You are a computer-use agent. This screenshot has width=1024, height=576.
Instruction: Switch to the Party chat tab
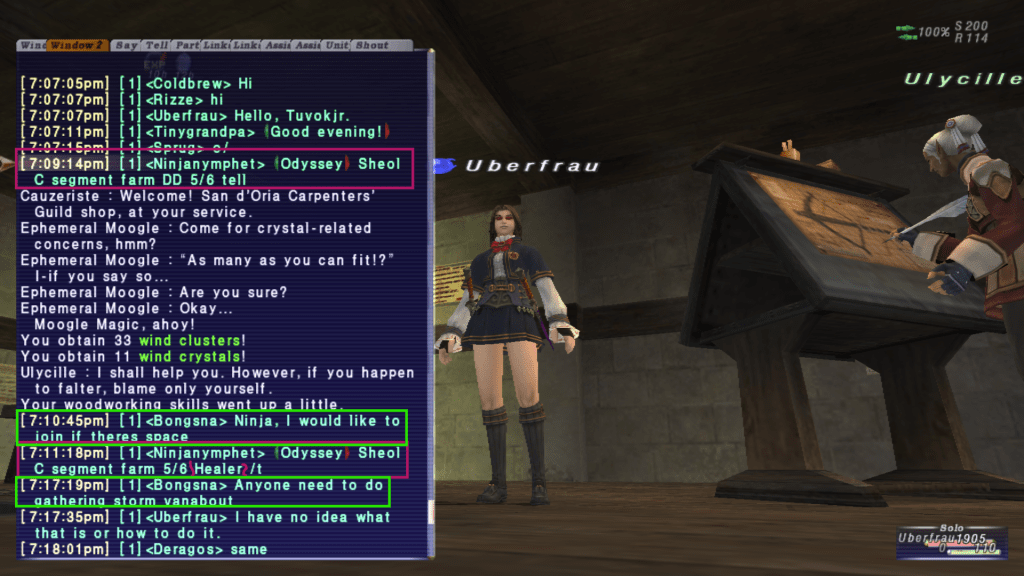pyautogui.click(x=186, y=45)
